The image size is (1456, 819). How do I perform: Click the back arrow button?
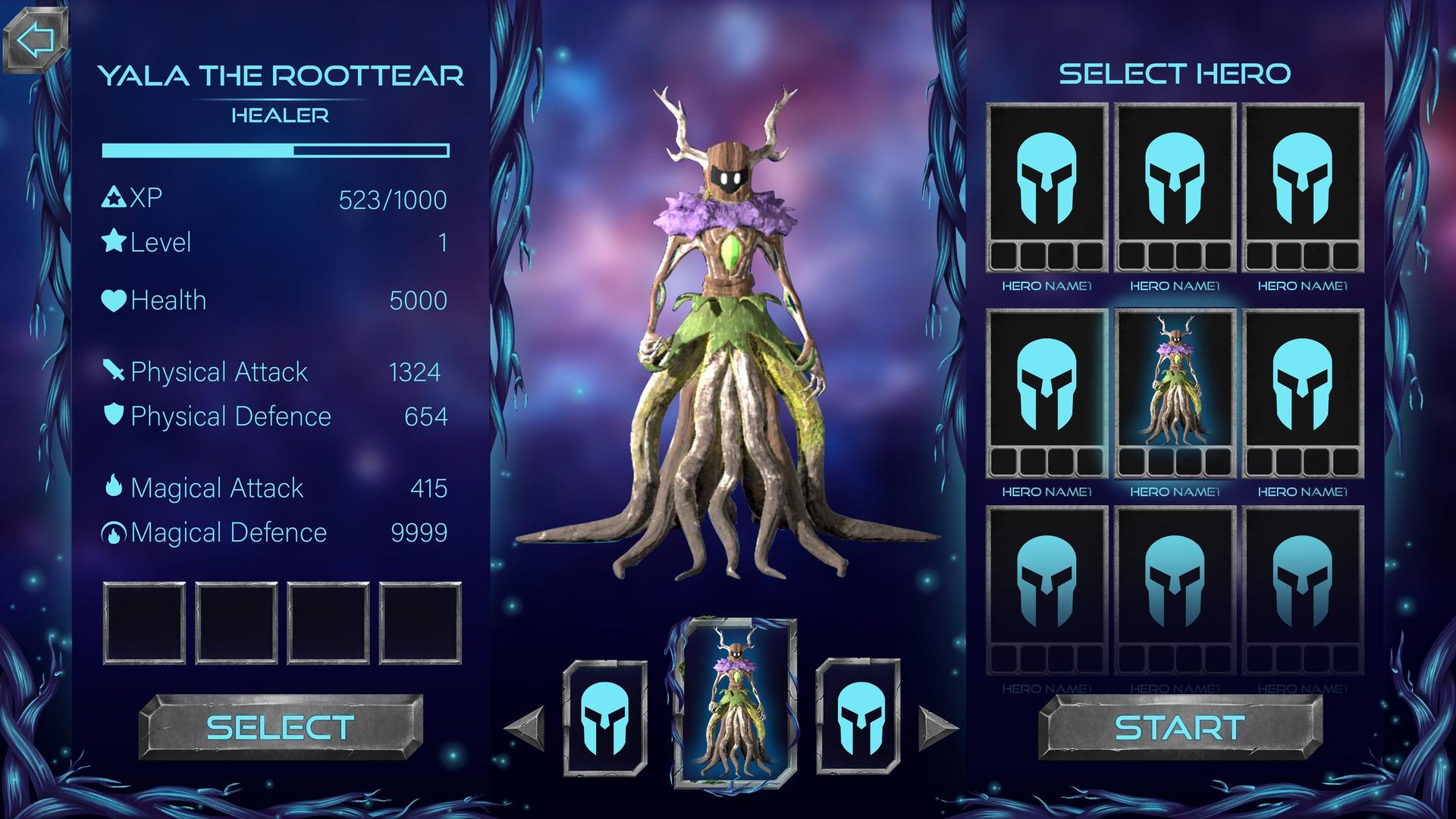36,40
